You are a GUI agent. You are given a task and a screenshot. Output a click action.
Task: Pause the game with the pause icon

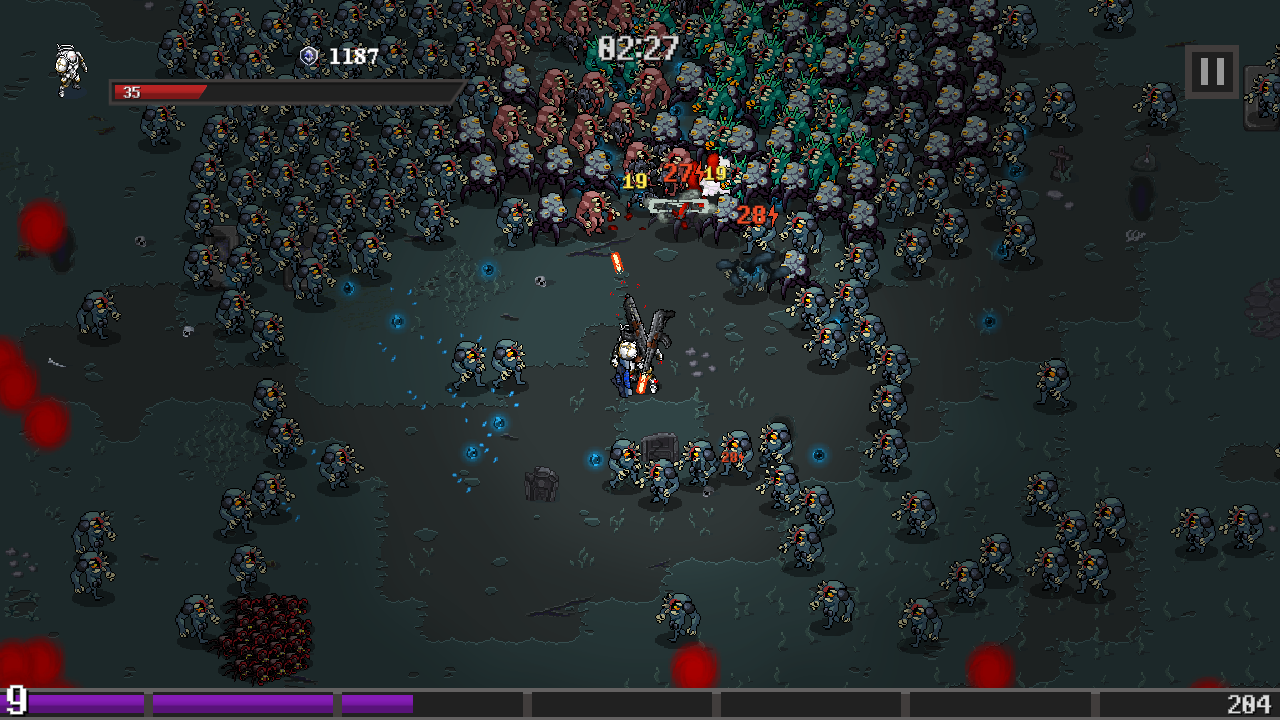tap(1211, 71)
